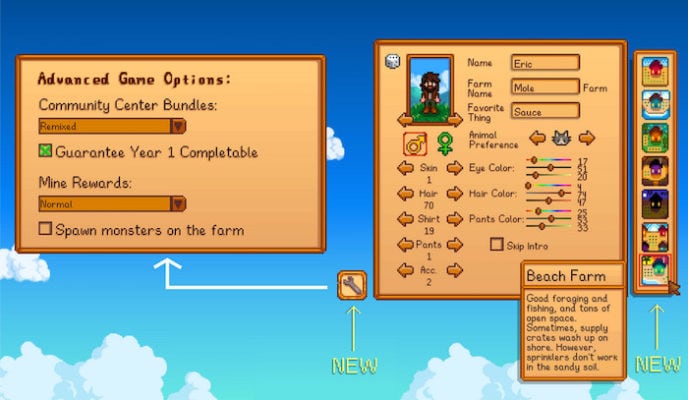Go to the previous Skin tone
688x400 pixels.
tap(407, 168)
